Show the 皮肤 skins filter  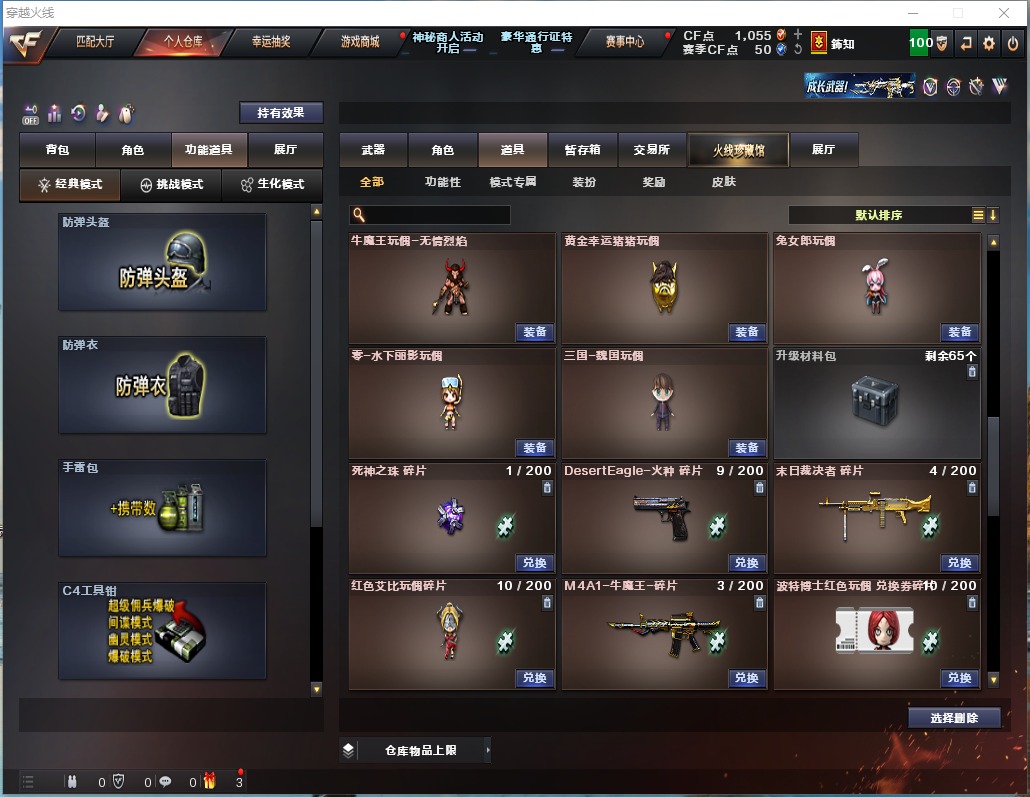[x=723, y=182]
